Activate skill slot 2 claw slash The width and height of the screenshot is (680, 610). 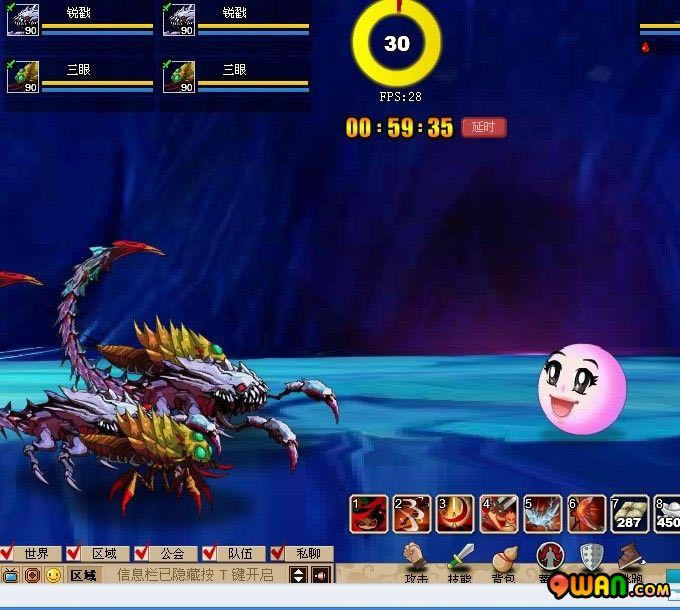click(x=412, y=514)
